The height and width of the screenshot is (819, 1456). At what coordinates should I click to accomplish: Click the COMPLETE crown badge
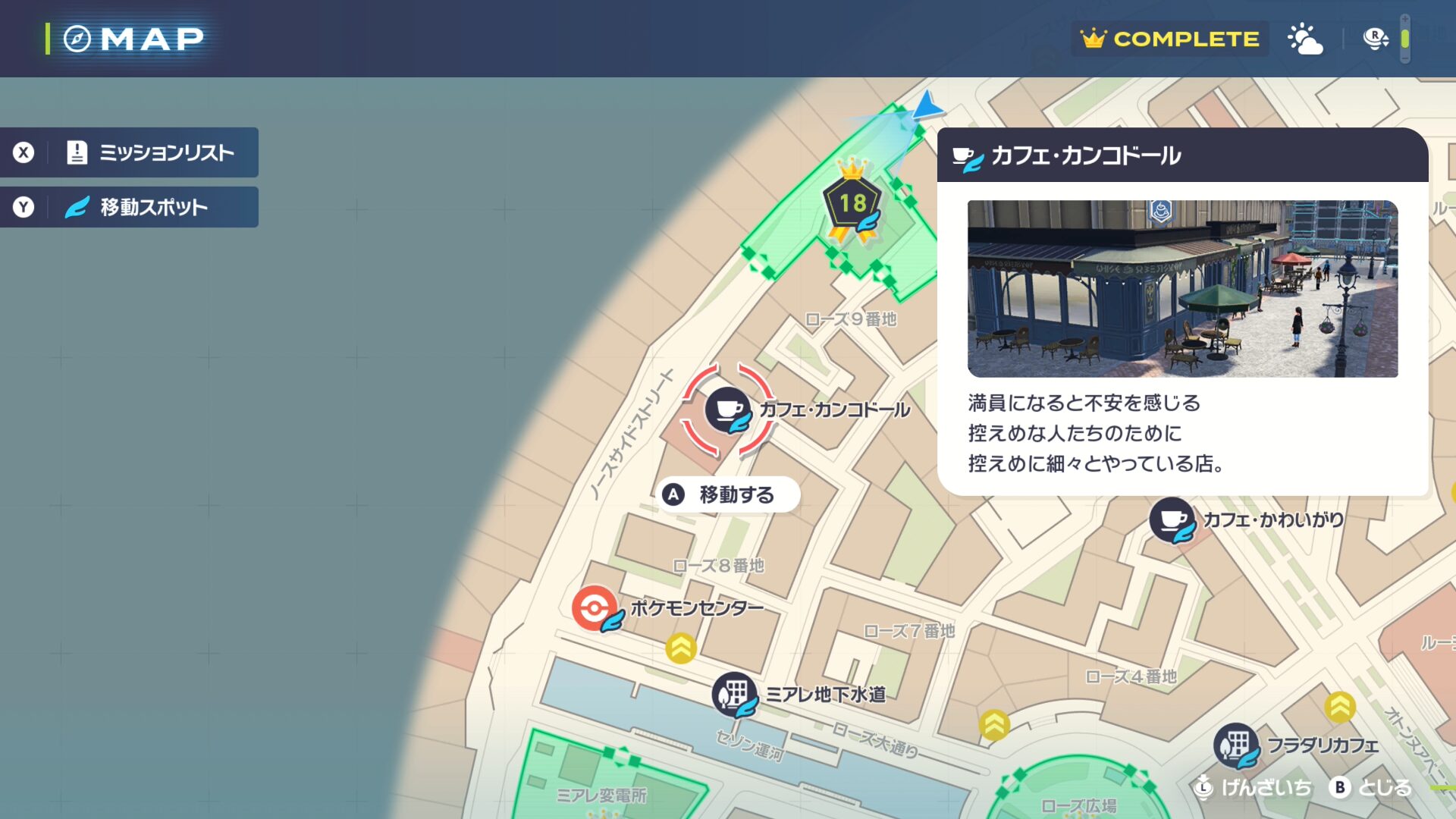click(x=1169, y=39)
